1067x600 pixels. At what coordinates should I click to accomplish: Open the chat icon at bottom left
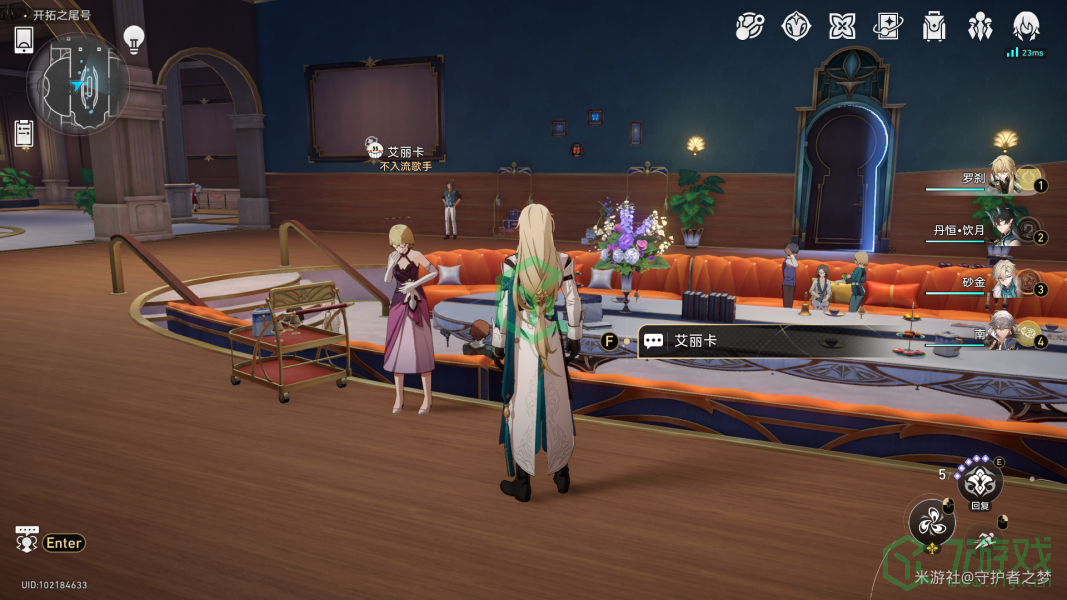click(27, 540)
